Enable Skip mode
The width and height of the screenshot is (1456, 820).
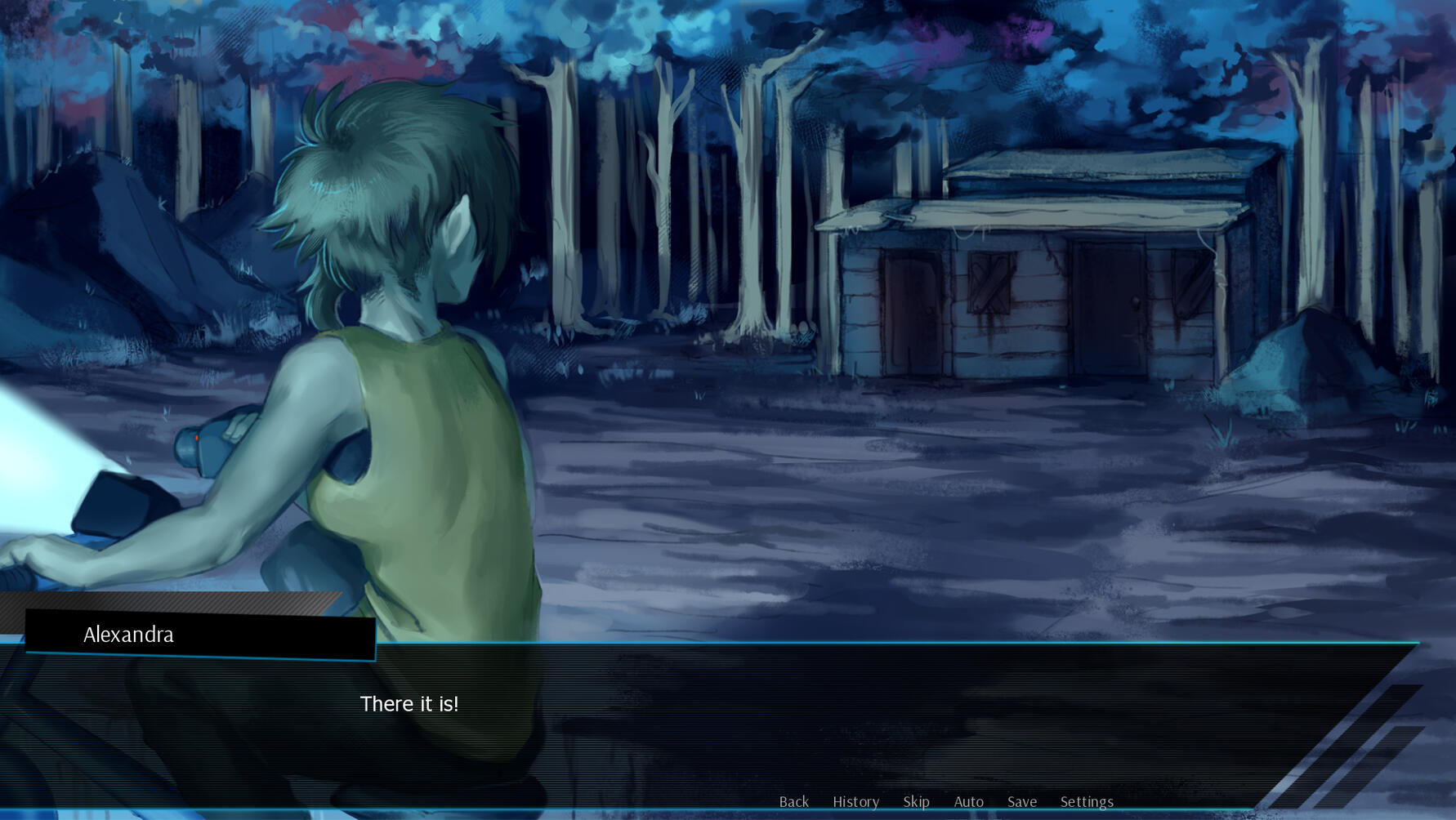click(x=916, y=802)
